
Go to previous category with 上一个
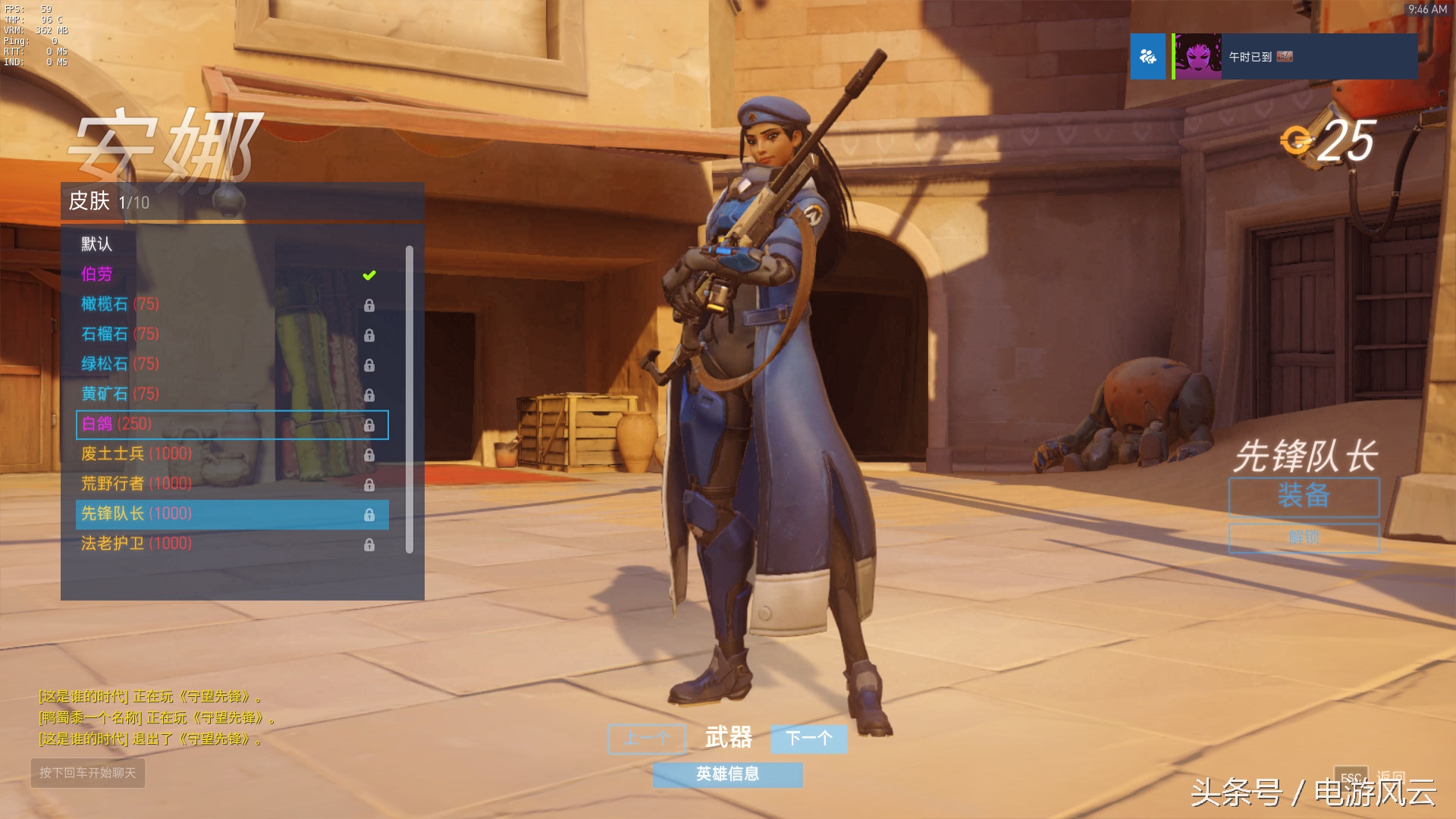click(647, 738)
